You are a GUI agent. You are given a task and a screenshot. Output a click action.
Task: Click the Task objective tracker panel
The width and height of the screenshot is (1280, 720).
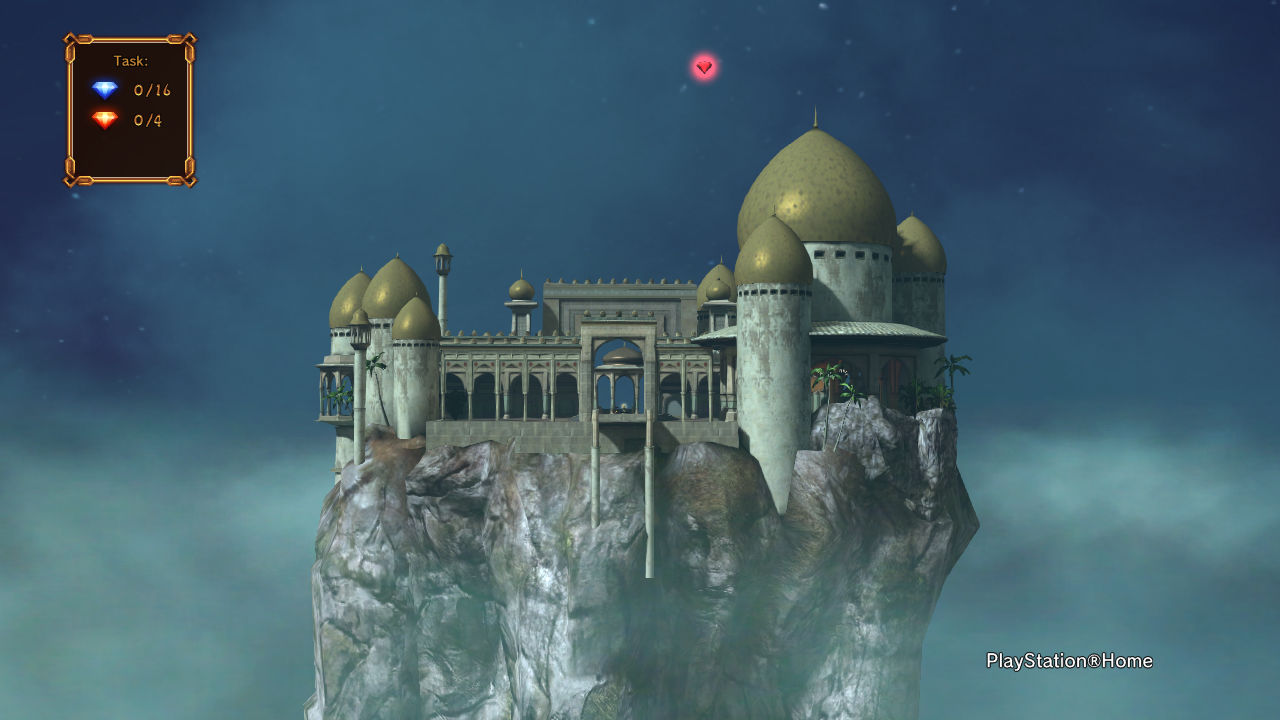(x=130, y=110)
